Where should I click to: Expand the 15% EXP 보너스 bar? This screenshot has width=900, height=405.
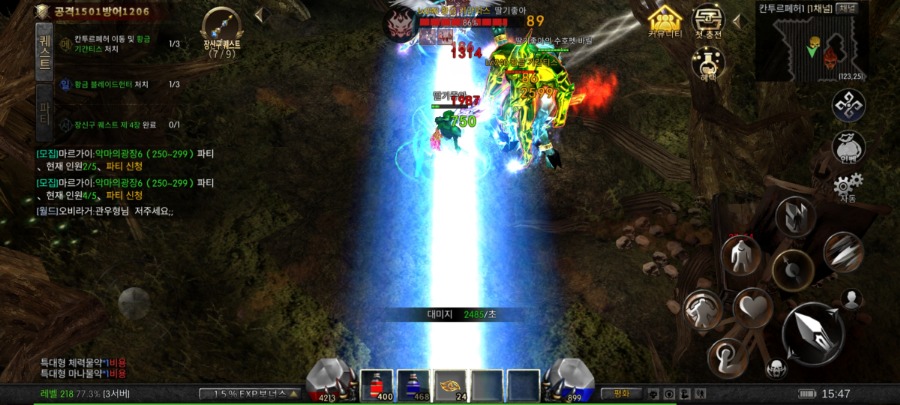pos(255,393)
